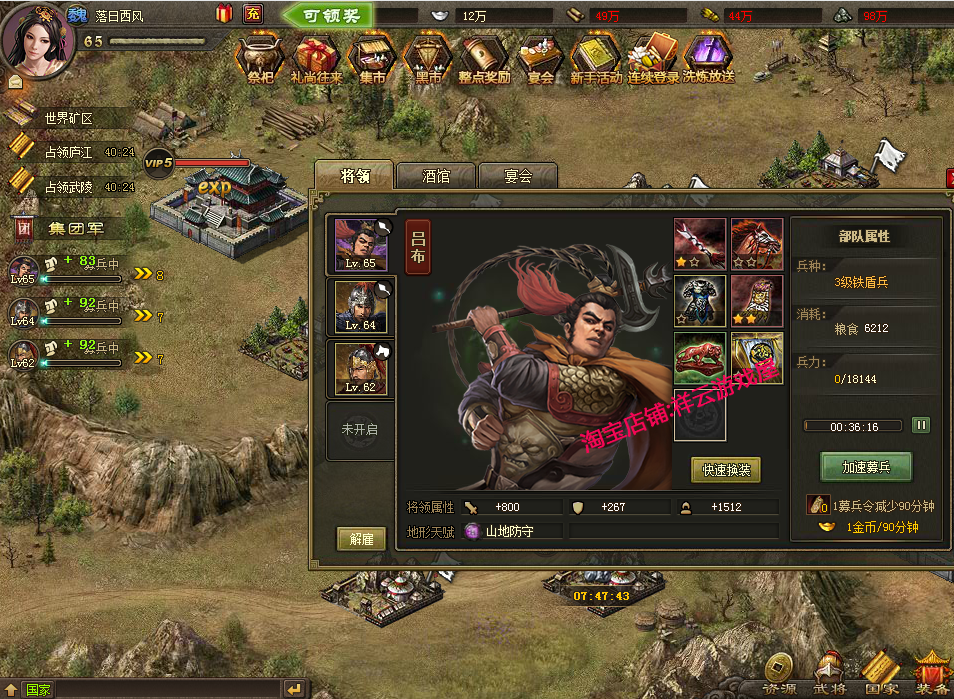Screen dimensions: 954x699
Task: Speed up recruiting with 加速募兵
Action: pyautogui.click(x=866, y=466)
